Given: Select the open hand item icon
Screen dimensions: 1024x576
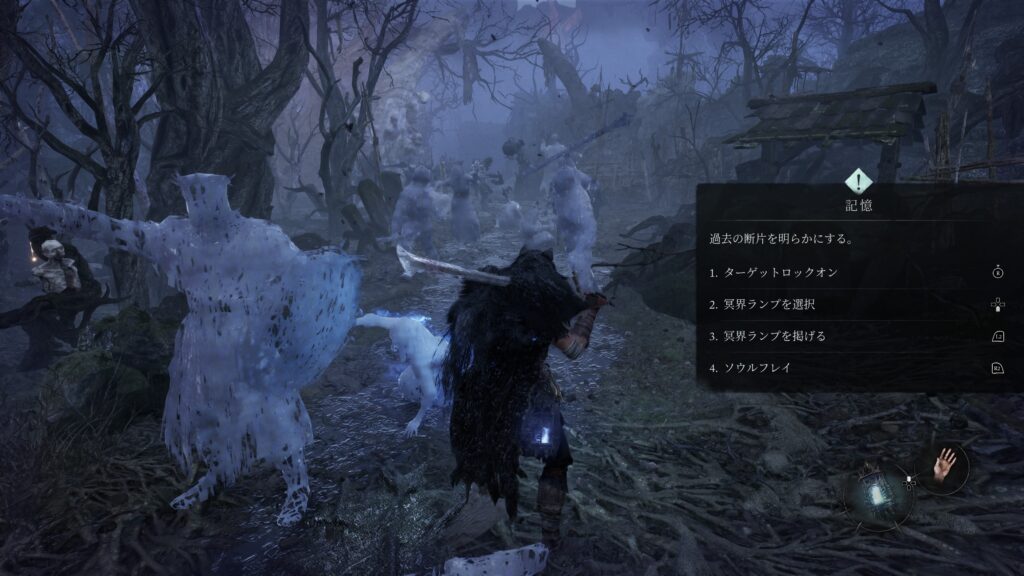Looking at the screenshot, I should click(x=942, y=468).
